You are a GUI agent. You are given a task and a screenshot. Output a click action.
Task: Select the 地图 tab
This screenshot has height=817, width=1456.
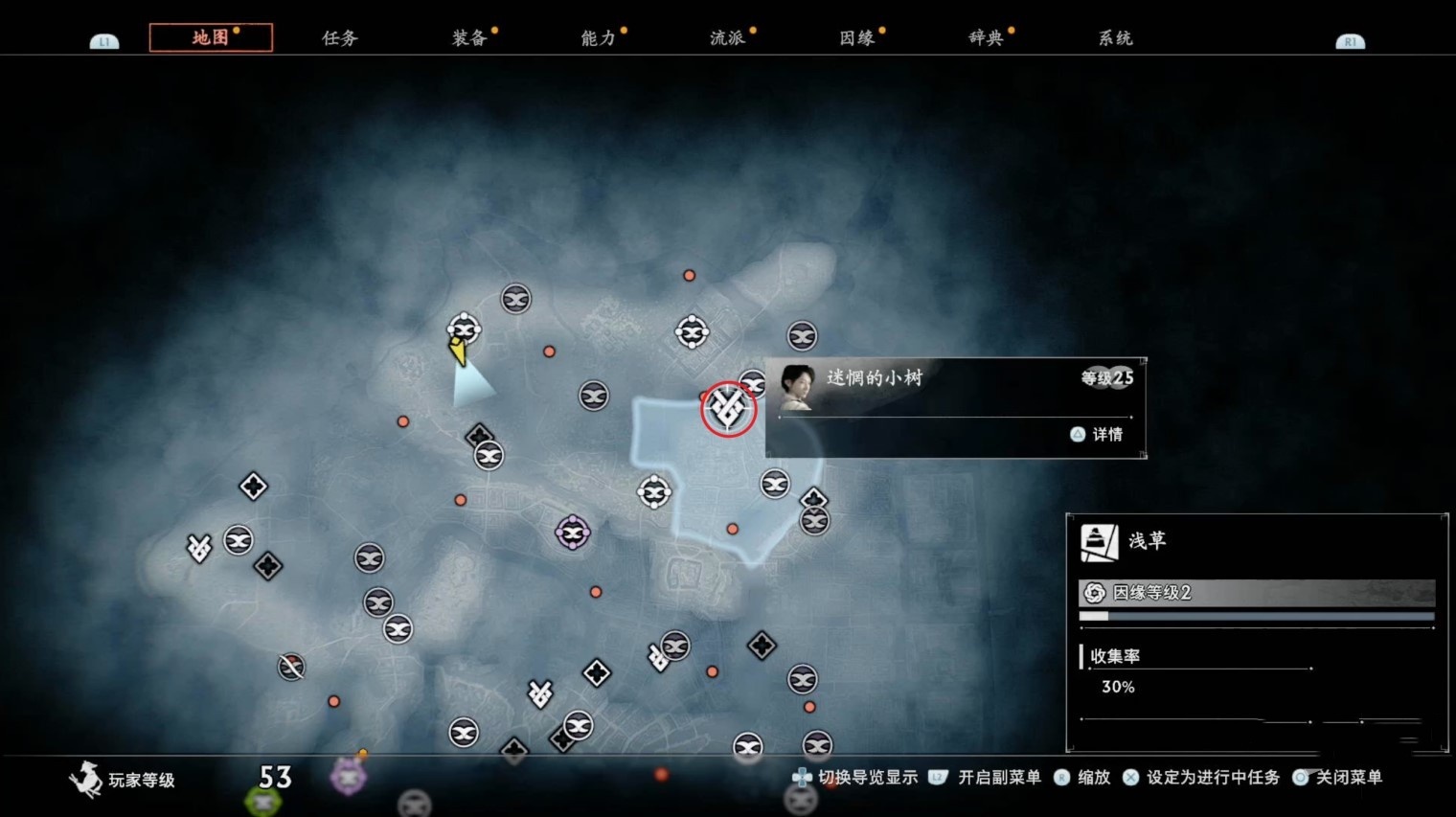[x=211, y=38]
